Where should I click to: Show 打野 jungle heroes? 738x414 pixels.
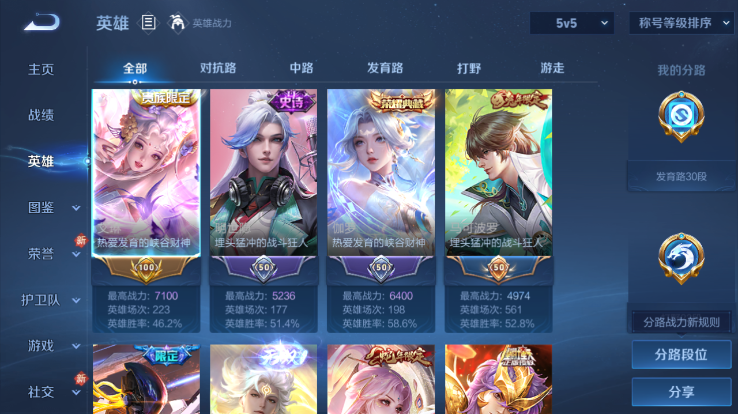coord(469,69)
